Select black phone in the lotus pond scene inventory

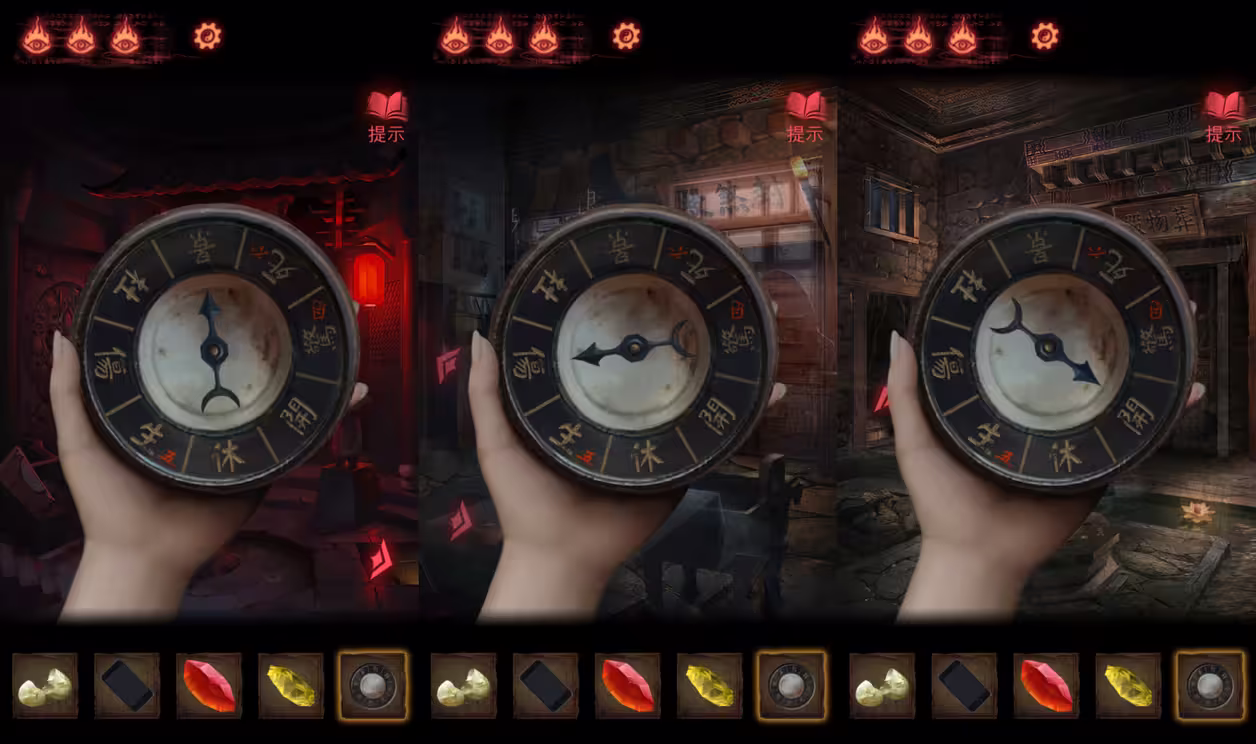[x=964, y=686]
